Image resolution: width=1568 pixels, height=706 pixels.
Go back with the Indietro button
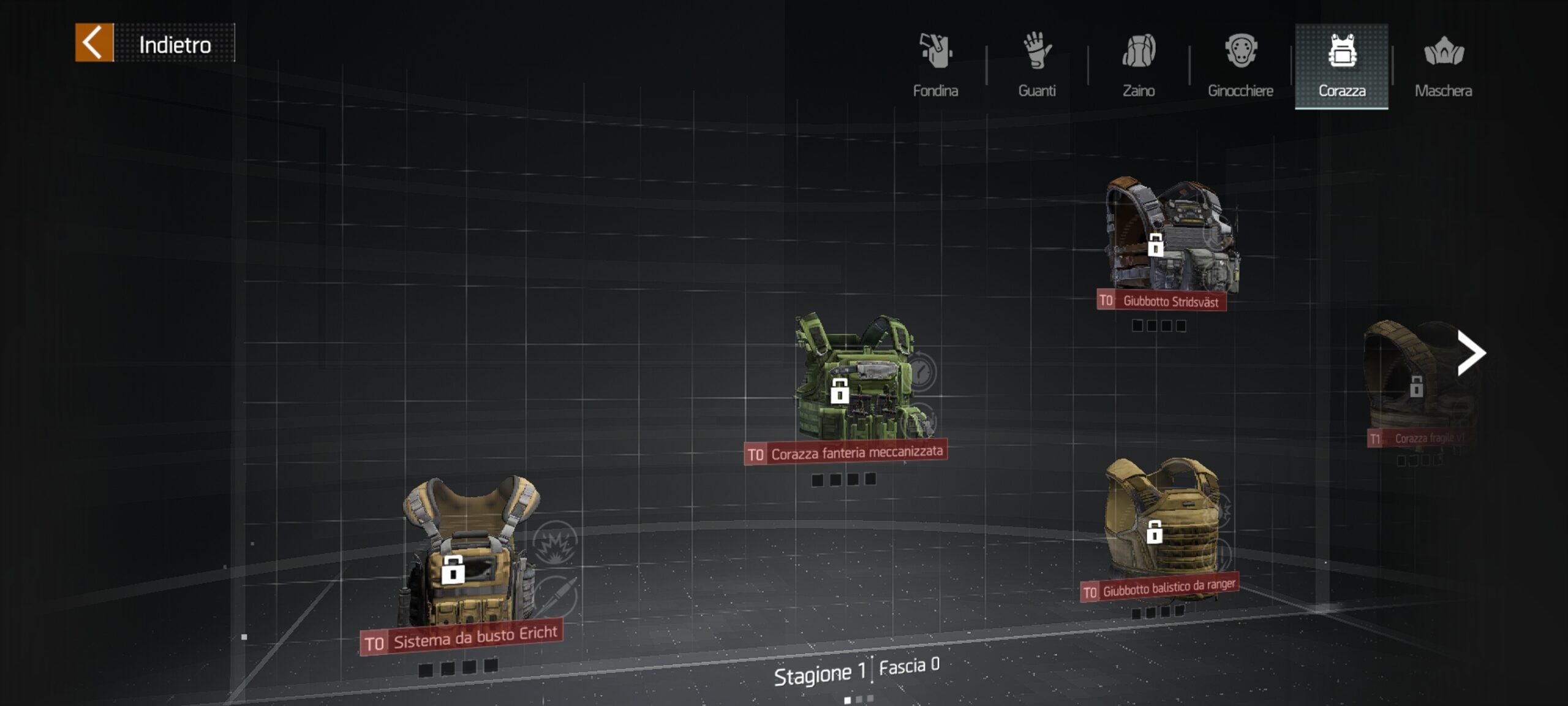(154, 43)
